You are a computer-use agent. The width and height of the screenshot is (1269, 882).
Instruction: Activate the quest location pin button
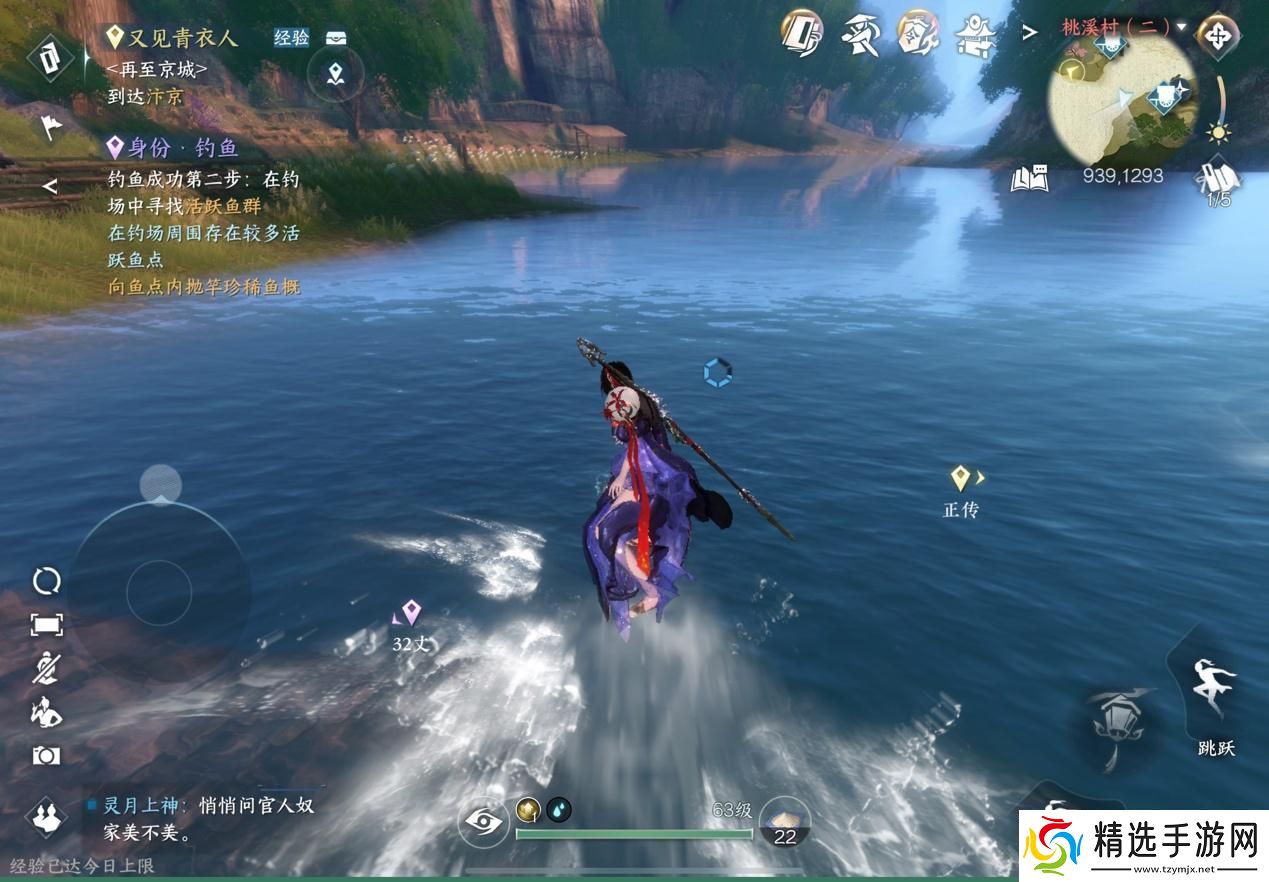click(335, 73)
